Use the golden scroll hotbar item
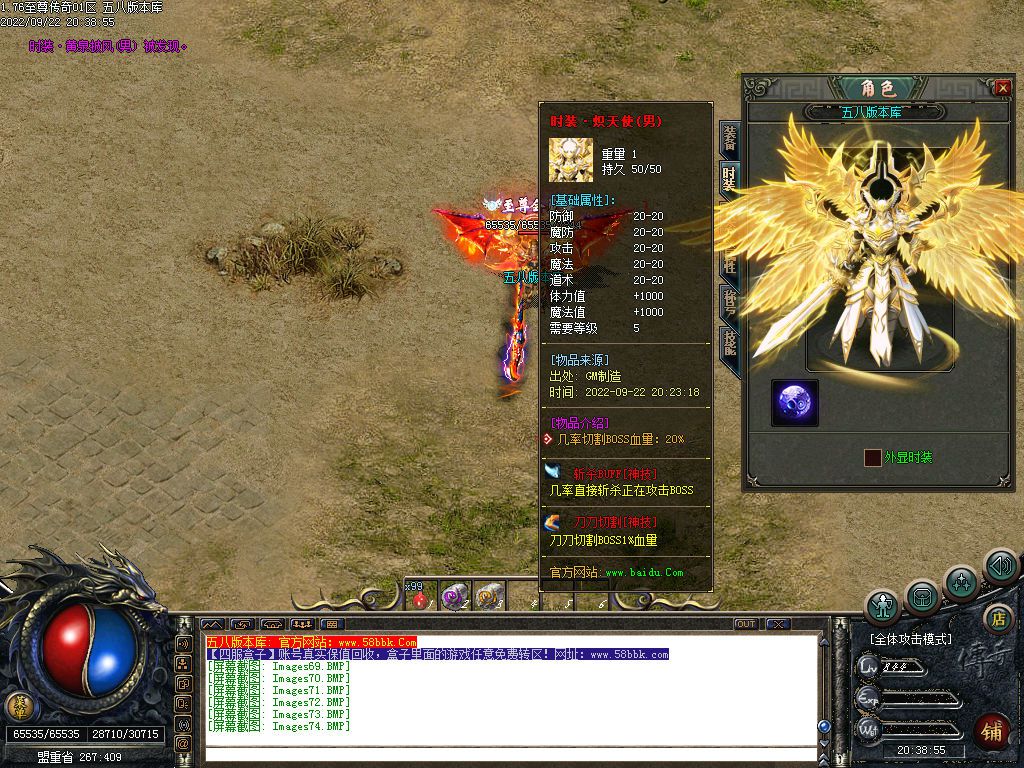Image resolution: width=1024 pixels, height=768 pixels. coord(489,597)
